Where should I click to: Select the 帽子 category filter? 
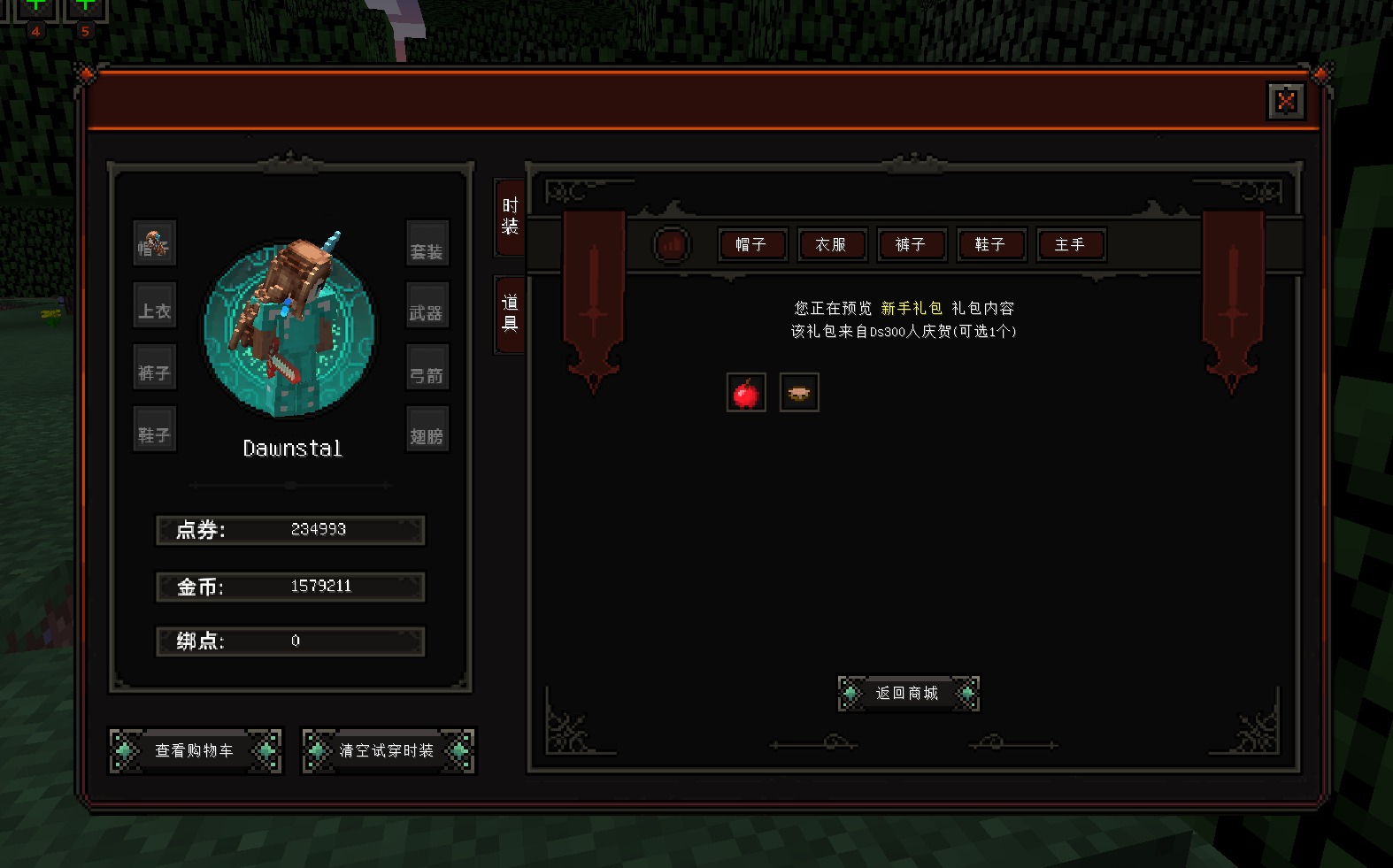(751, 245)
